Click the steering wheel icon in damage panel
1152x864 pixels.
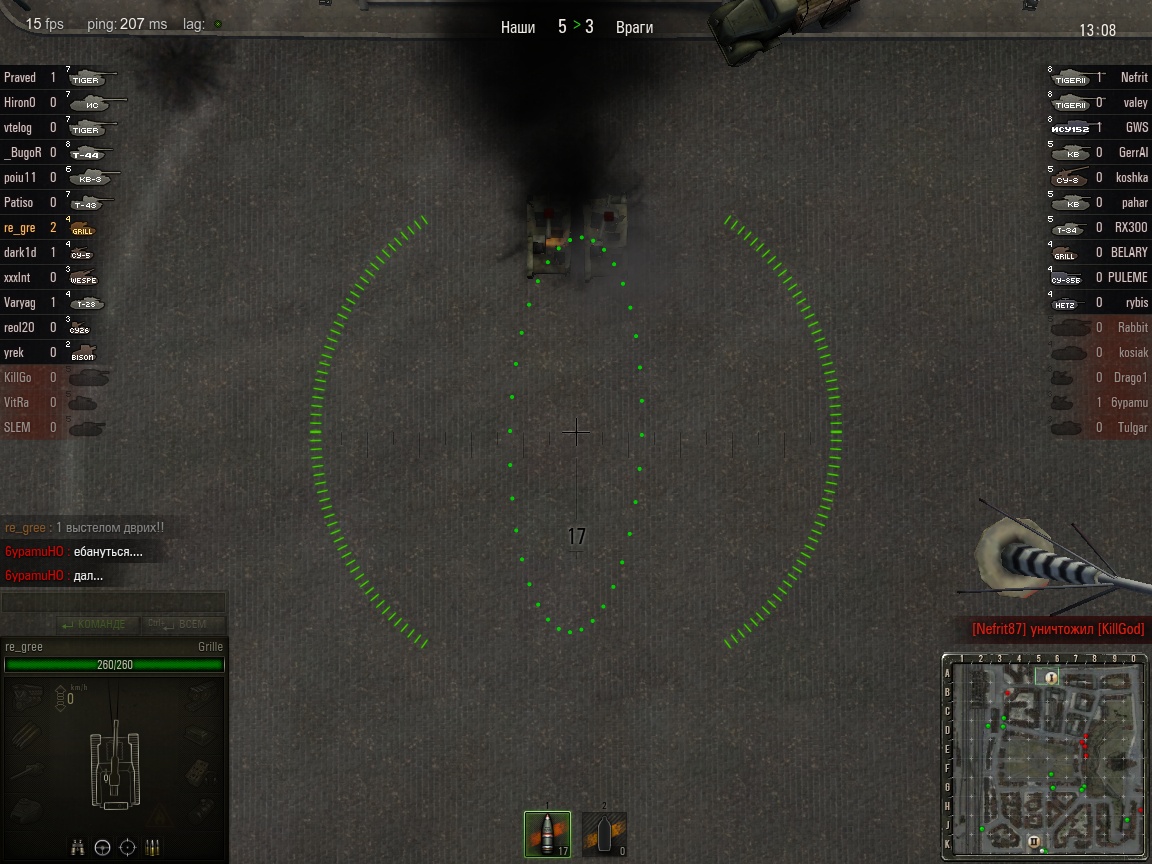102,847
